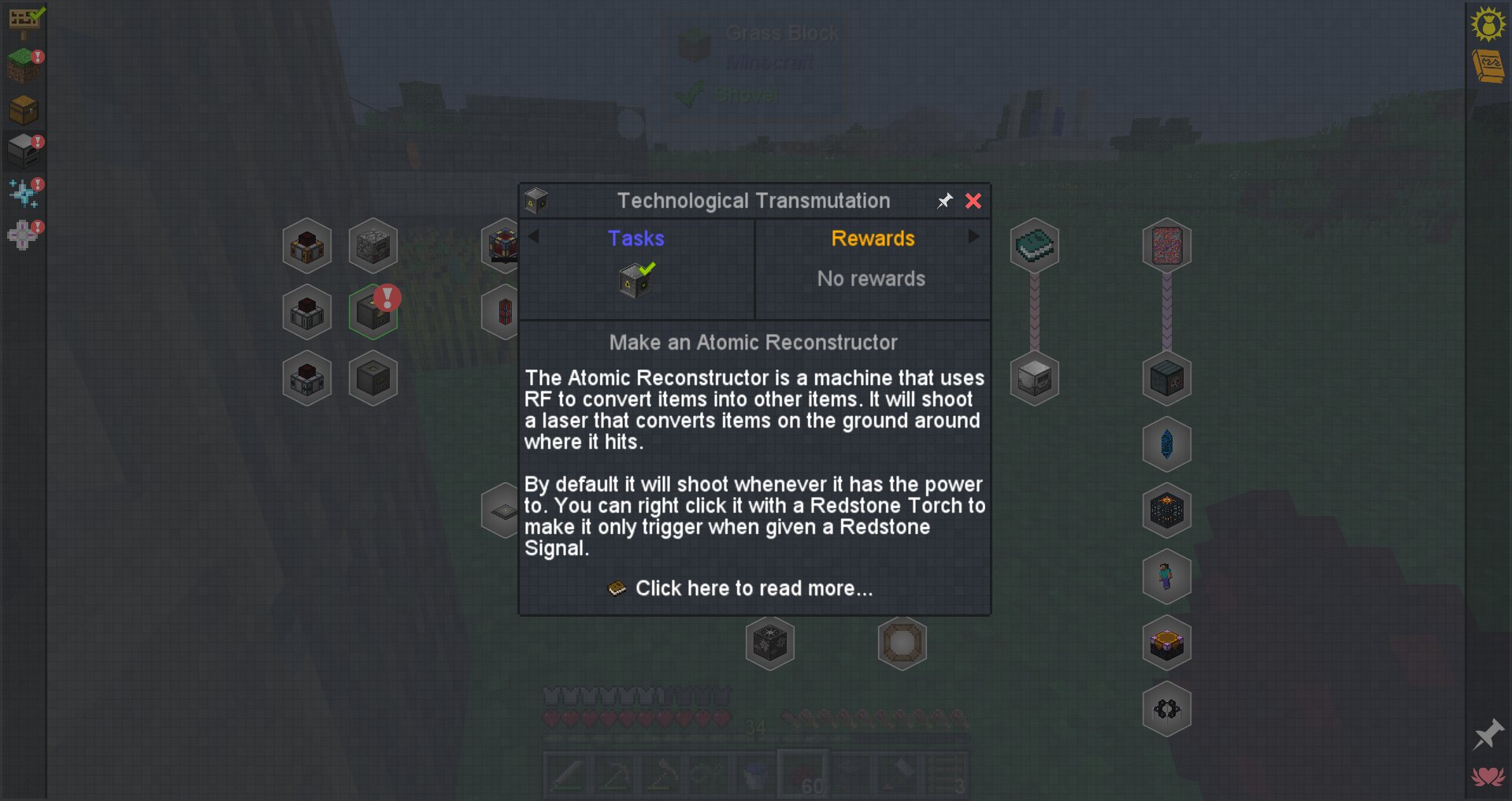Viewport: 1512px width, 801px height.
Task: Switch to the Tasks tab
Action: pos(636,239)
